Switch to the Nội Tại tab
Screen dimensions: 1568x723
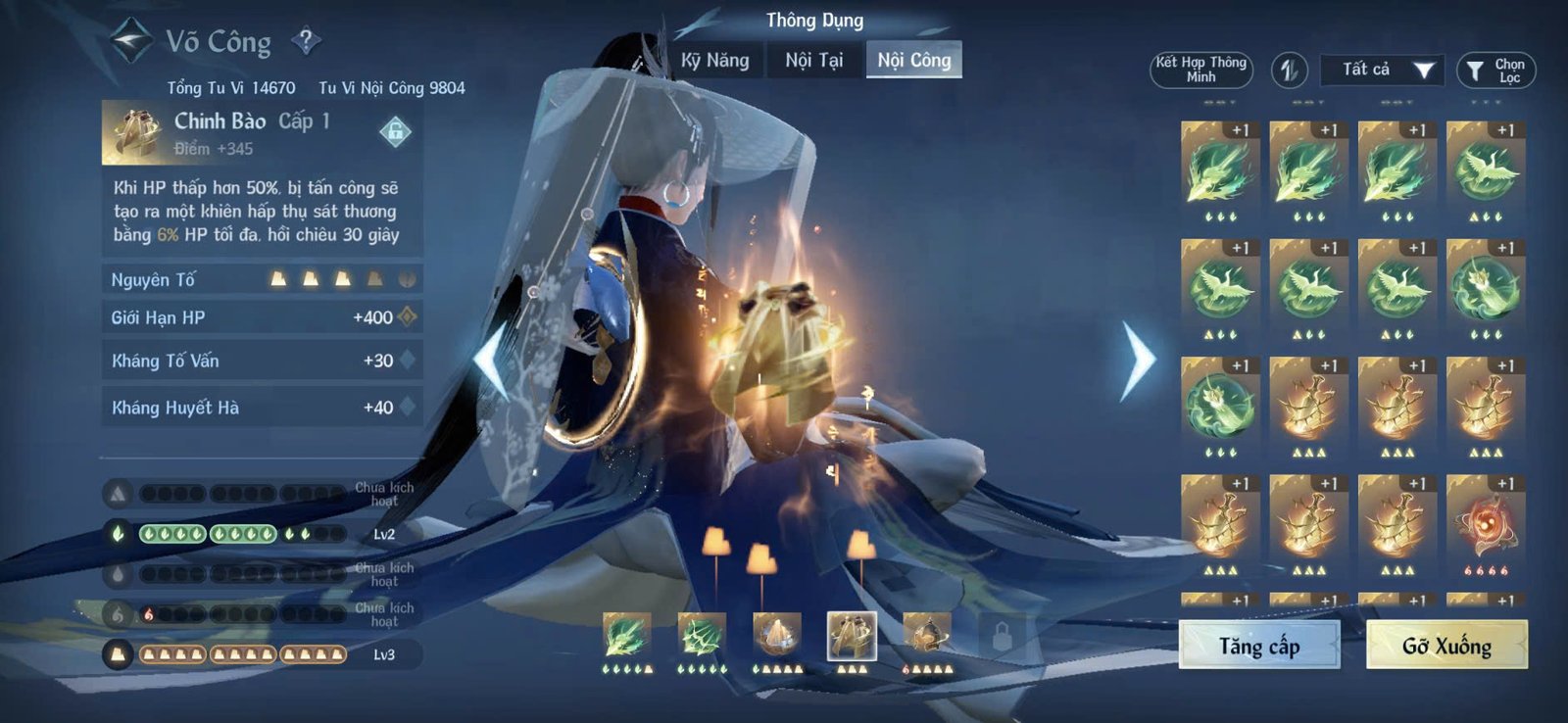tap(813, 60)
